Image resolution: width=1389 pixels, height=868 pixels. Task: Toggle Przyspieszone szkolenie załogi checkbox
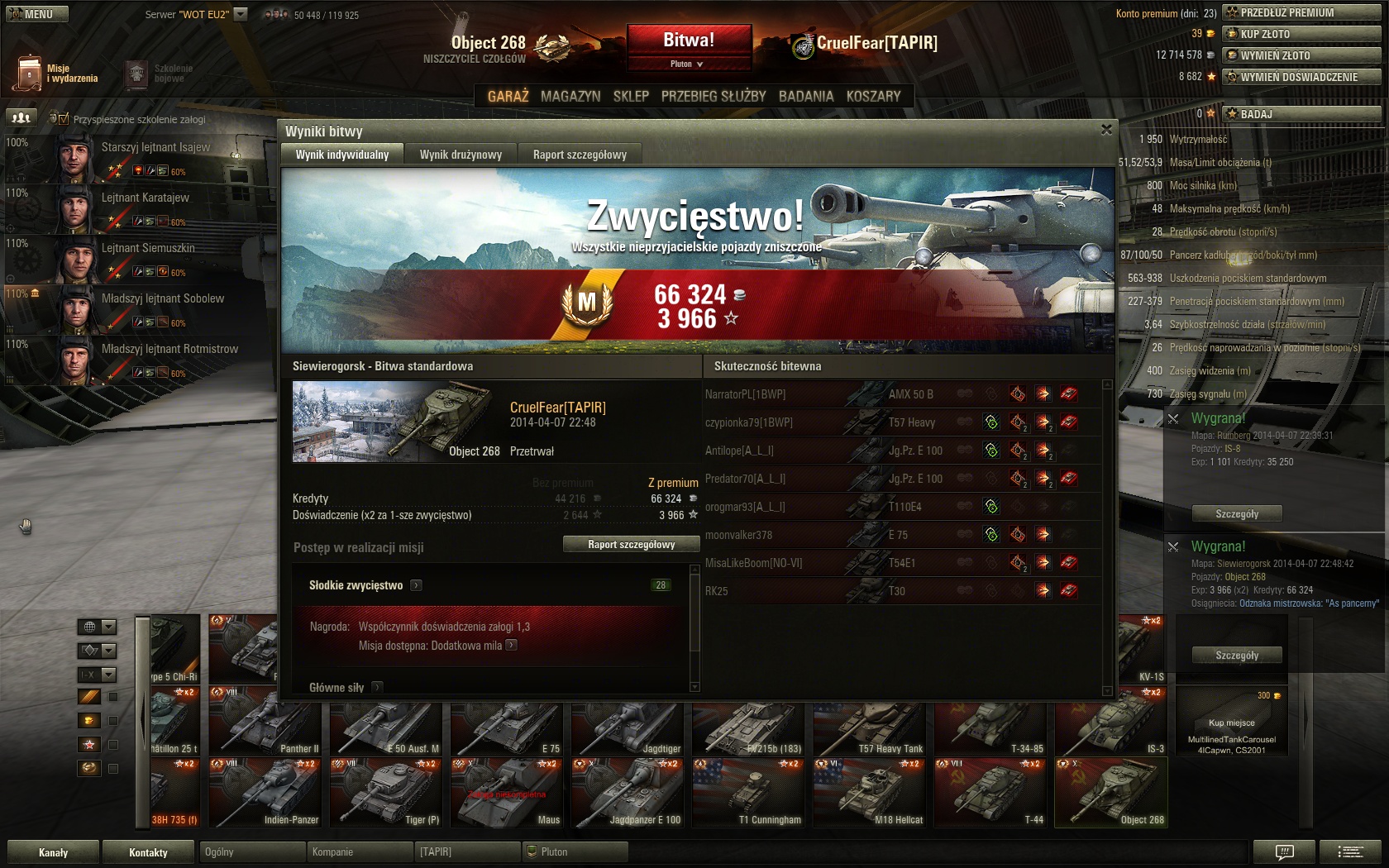tap(64, 119)
